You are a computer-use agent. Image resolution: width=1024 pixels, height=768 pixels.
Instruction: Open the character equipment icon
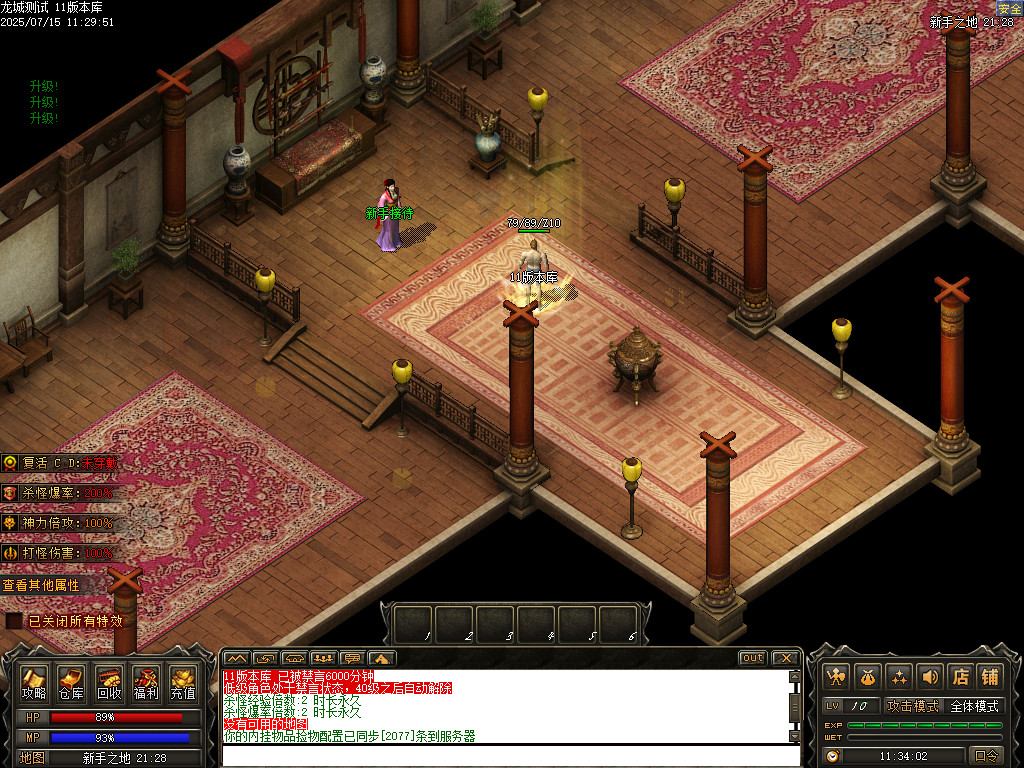836,676
